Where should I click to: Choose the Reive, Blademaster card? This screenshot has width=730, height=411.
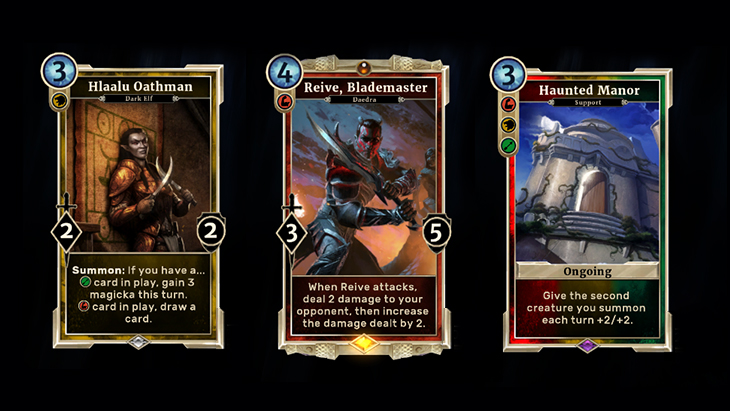click(362, 206)
